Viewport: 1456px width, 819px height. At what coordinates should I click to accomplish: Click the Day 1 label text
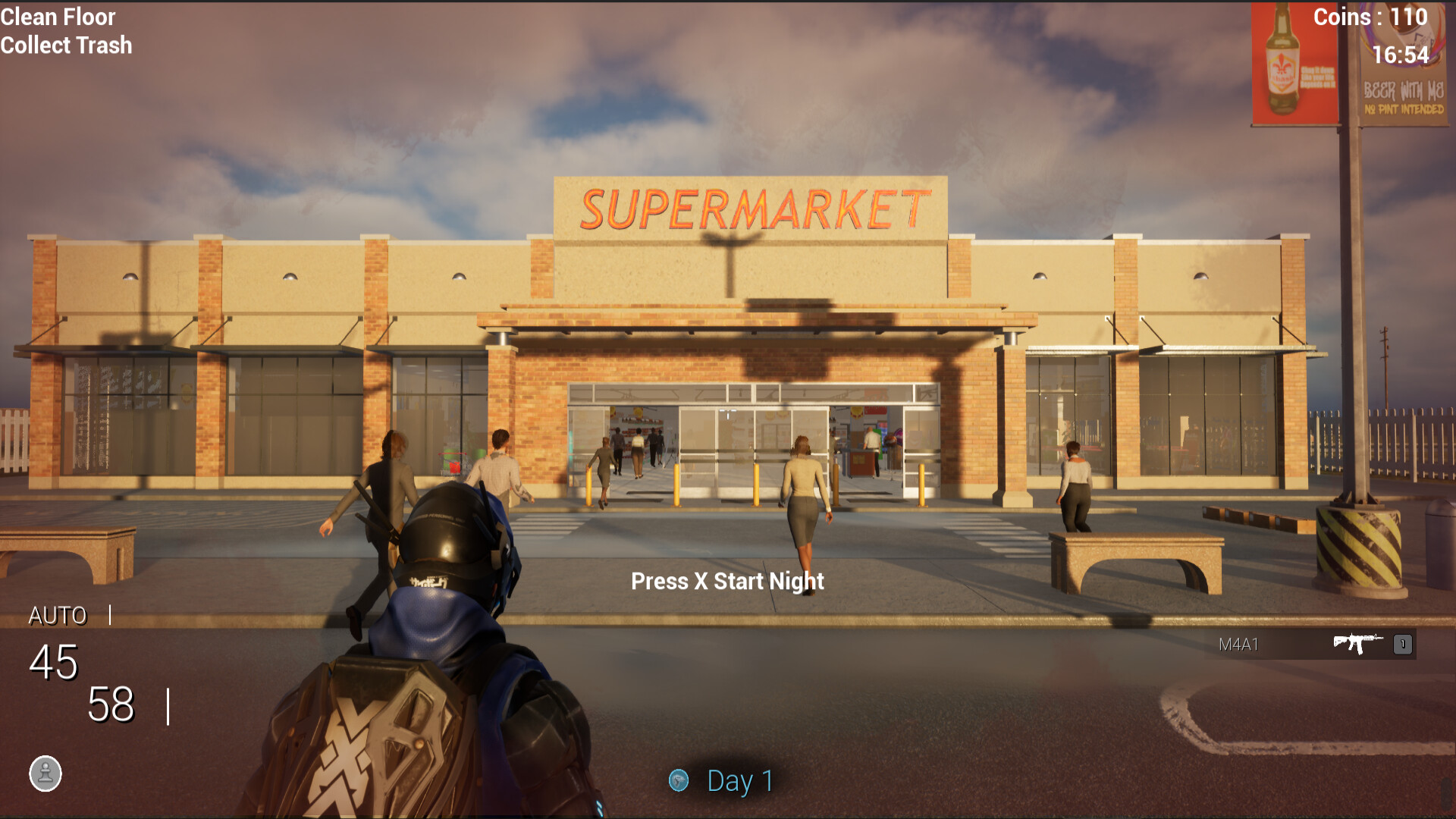coord(739,780)
